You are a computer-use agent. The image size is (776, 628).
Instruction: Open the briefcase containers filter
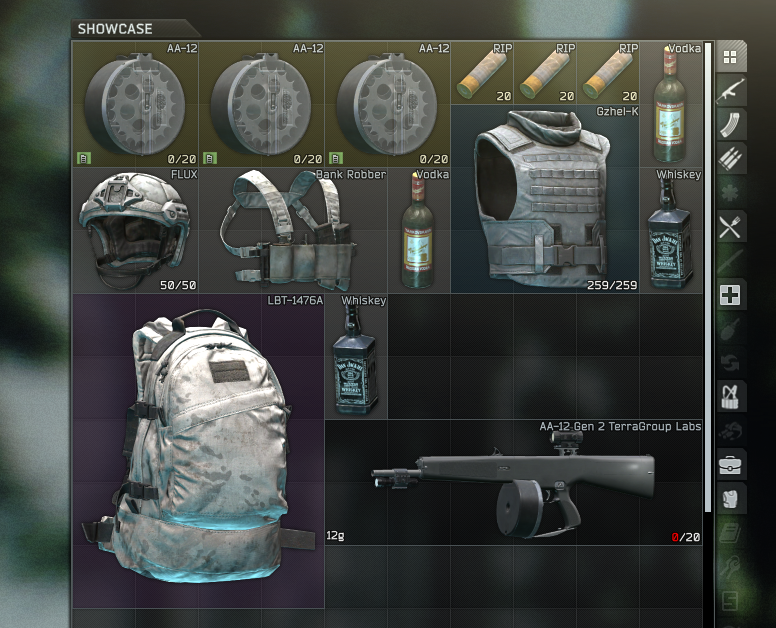pos(730,465)
